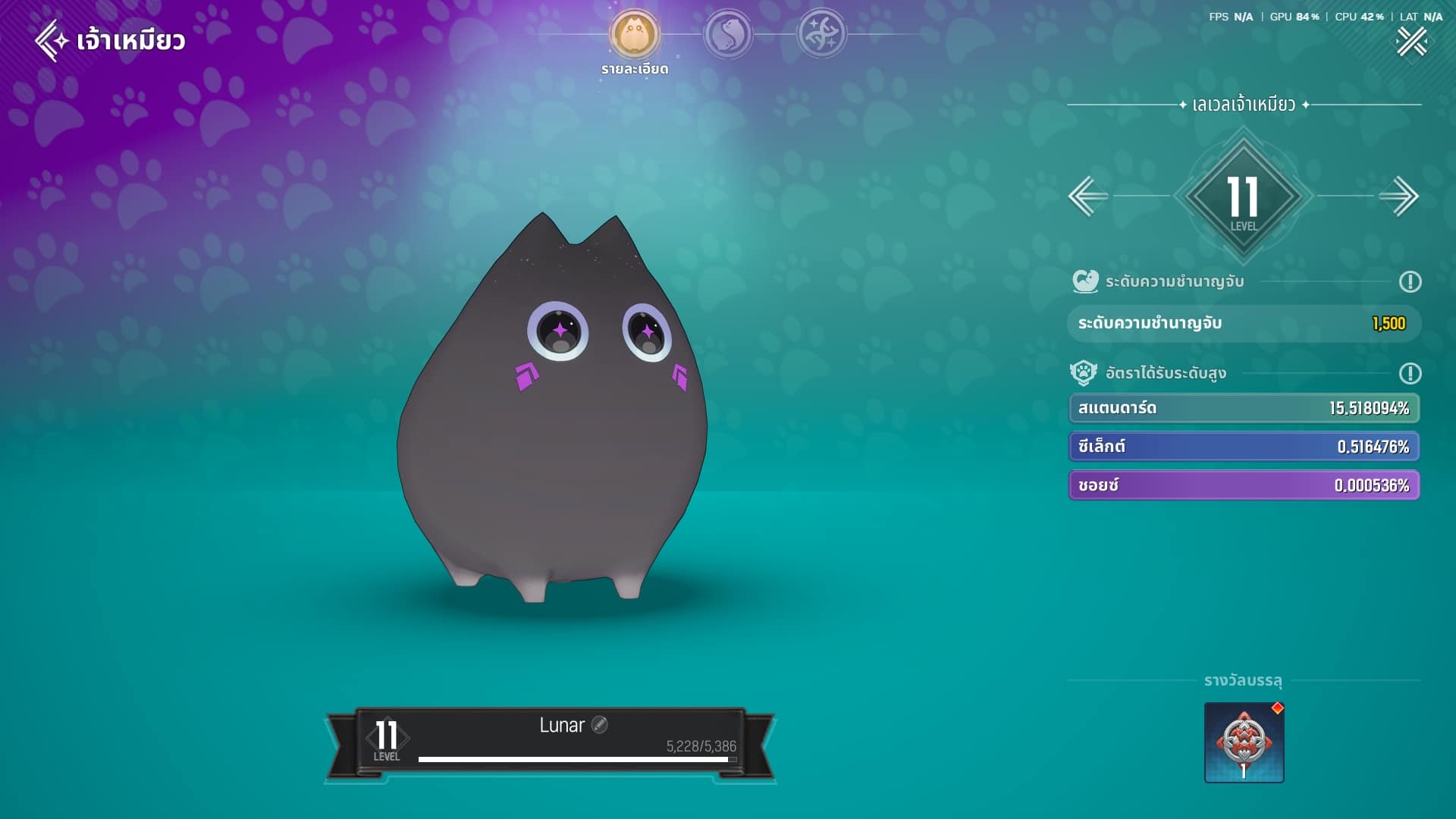
Task: Go back using the top-left arrow
Action: point(52,40)
